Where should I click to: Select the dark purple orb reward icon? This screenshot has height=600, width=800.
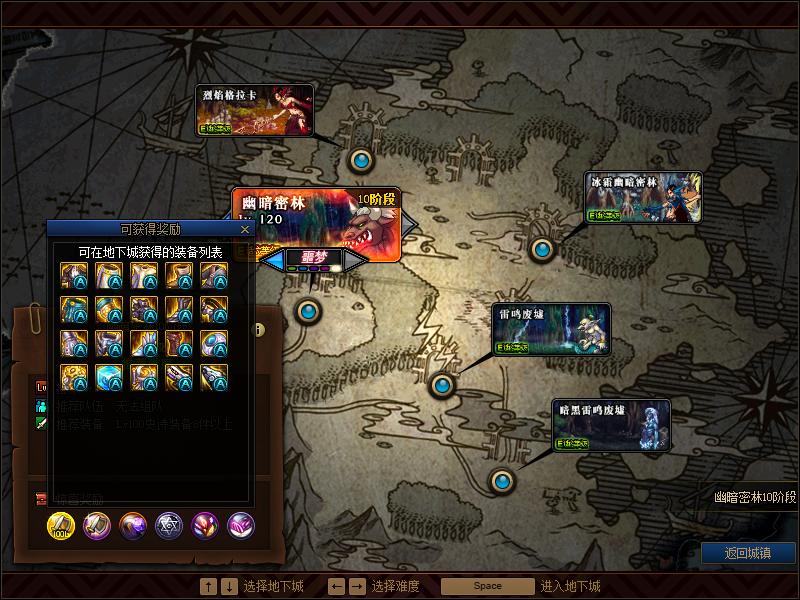point(133,526)
